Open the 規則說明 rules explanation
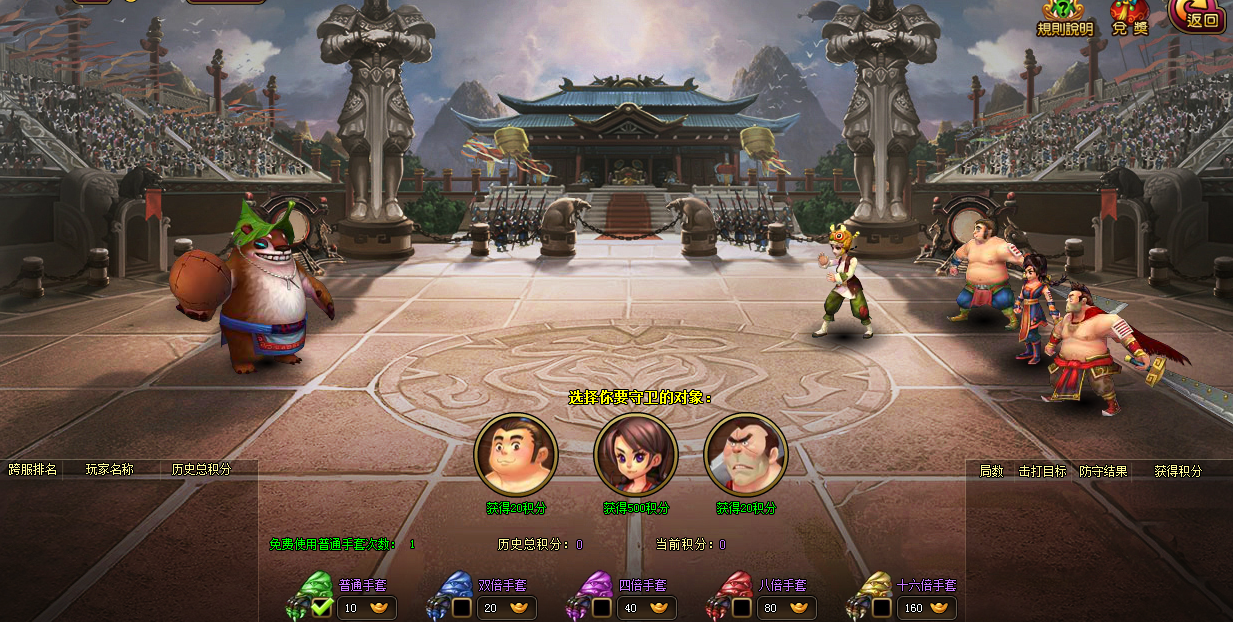Image resolution: width=1233 pixels, height=622 pixels. 1065,17
